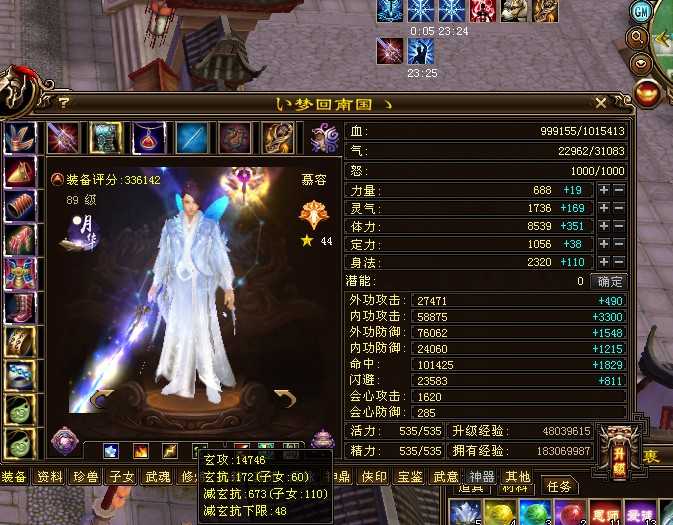This screenshot has height=525, width=673.
Task: Add a point to 体力
Action: 604,226
